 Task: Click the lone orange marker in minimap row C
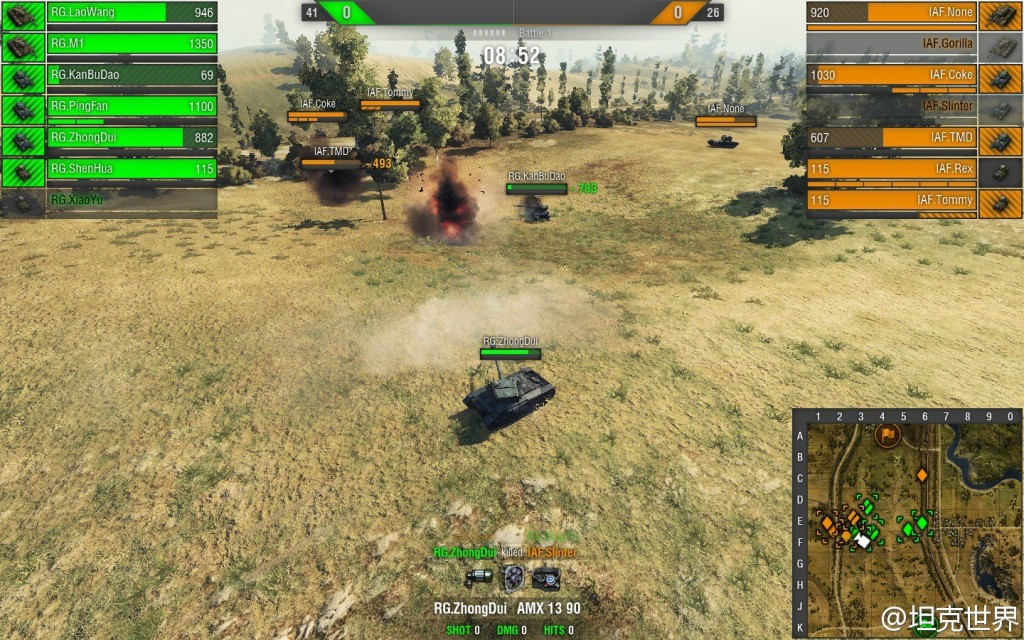coord(922,475)
